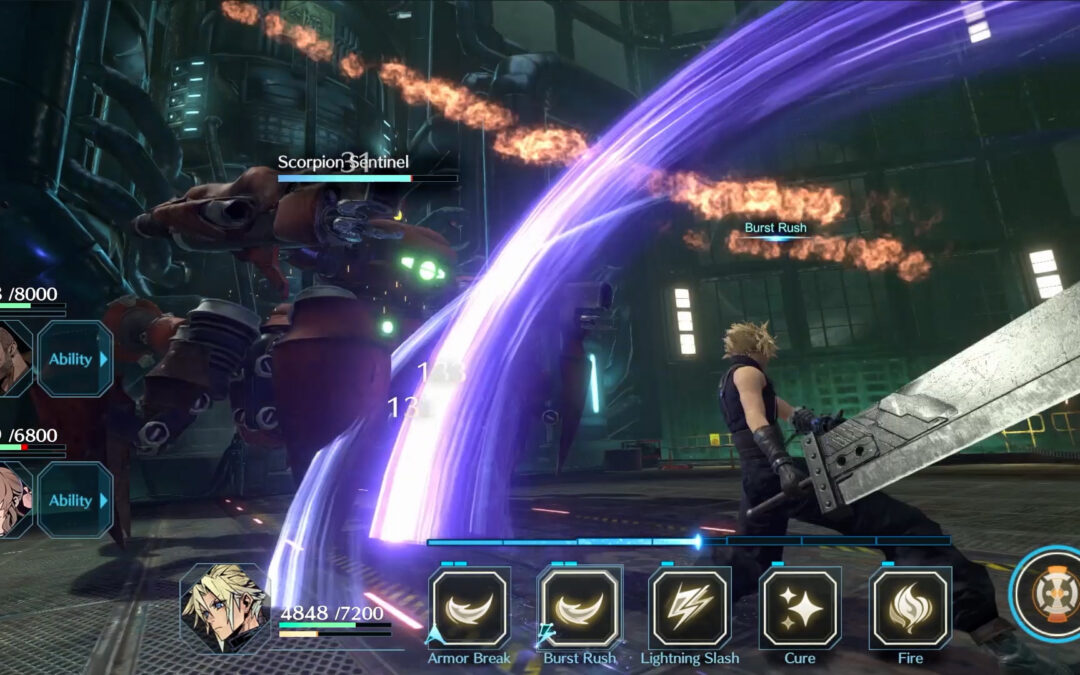1080x675 pixels.
Task: Select the Cure spell icon
Action: pyautogui.click(x=799, y=607)
